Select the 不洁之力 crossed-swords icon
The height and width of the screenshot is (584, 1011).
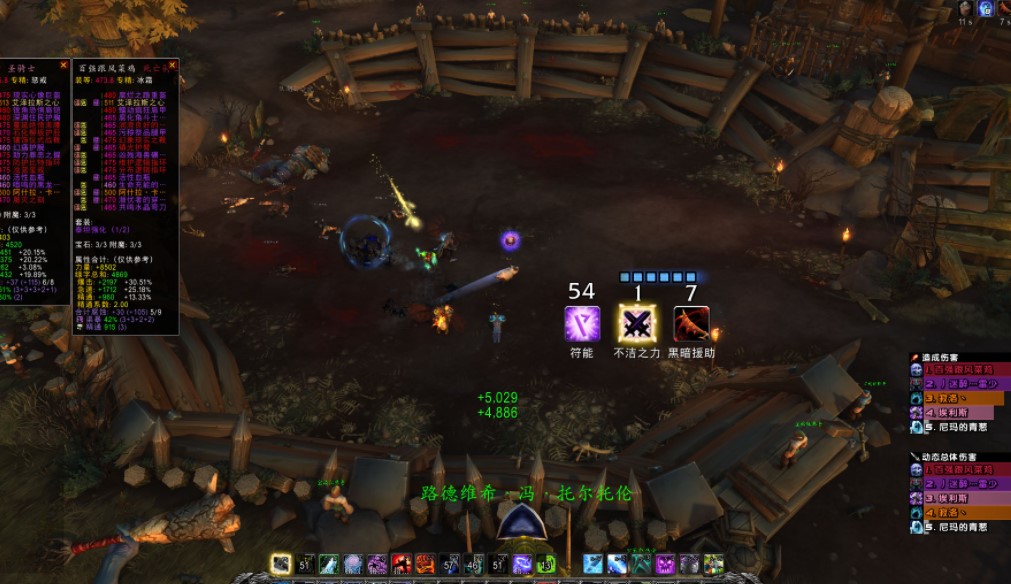coord(637,324)
